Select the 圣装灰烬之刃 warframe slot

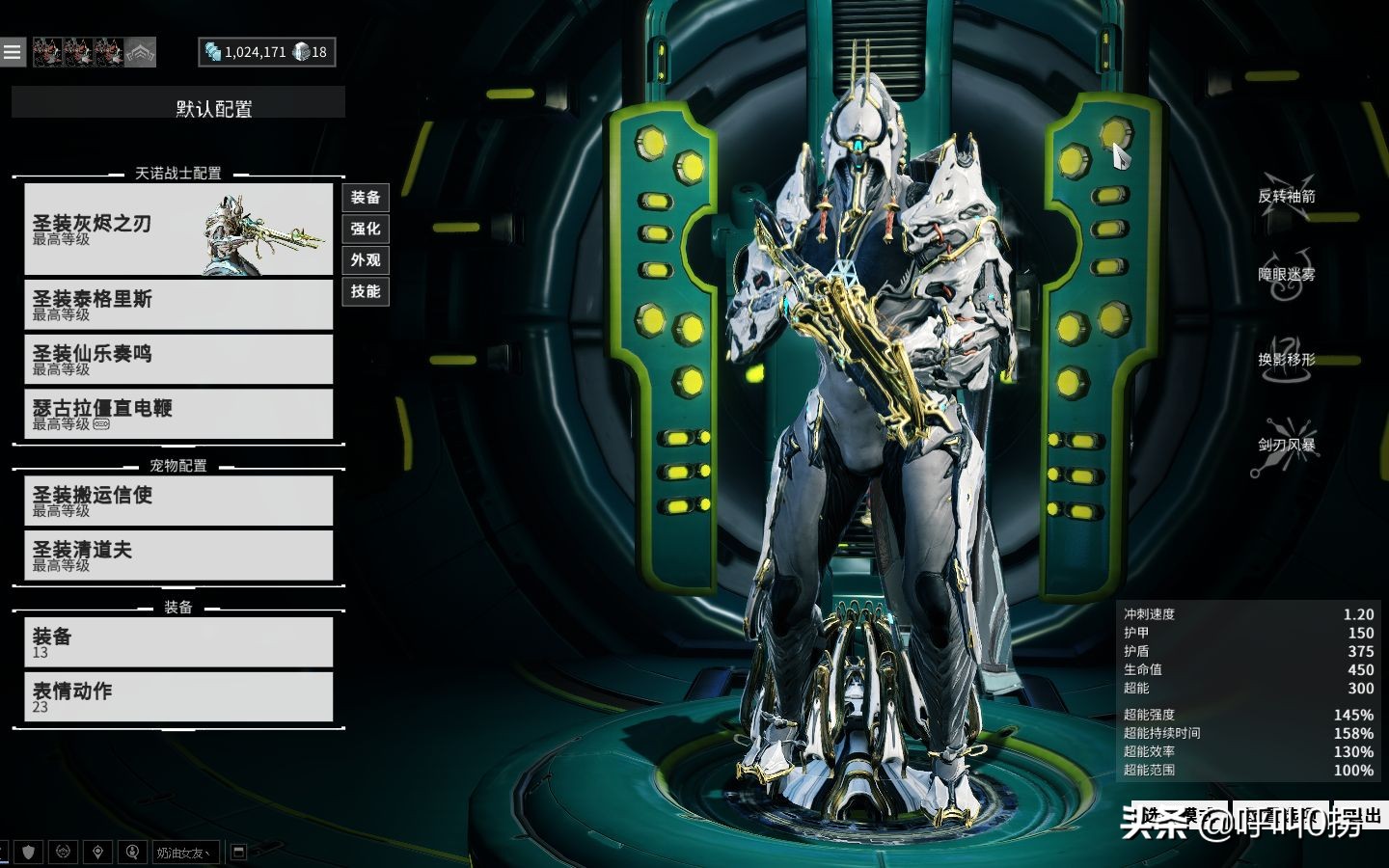click(x=178, y=230)
